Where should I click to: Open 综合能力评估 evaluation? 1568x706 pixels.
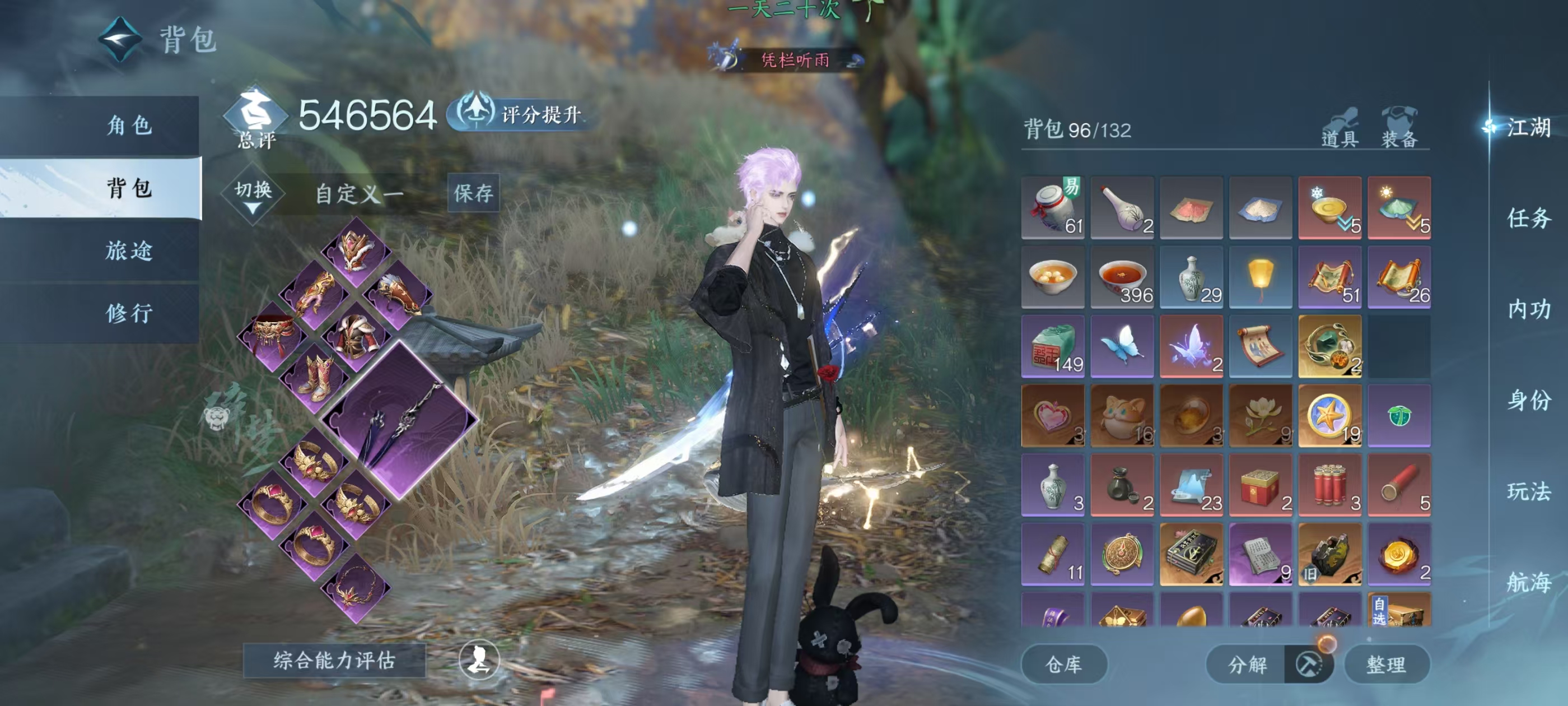[x=334, y=659]
